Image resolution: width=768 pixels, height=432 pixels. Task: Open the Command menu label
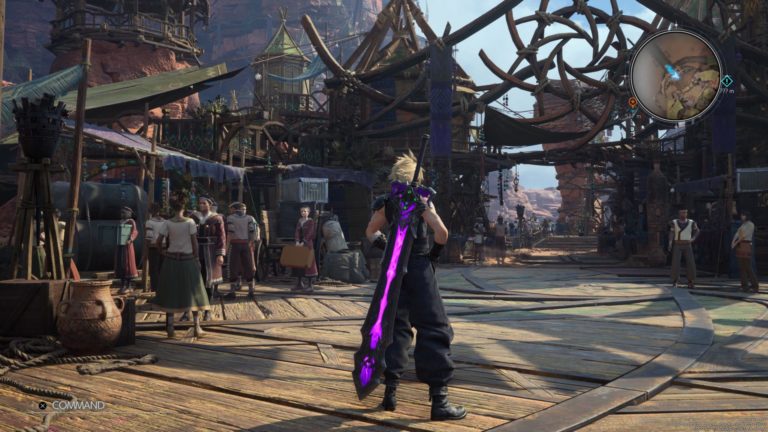(78, 405)
